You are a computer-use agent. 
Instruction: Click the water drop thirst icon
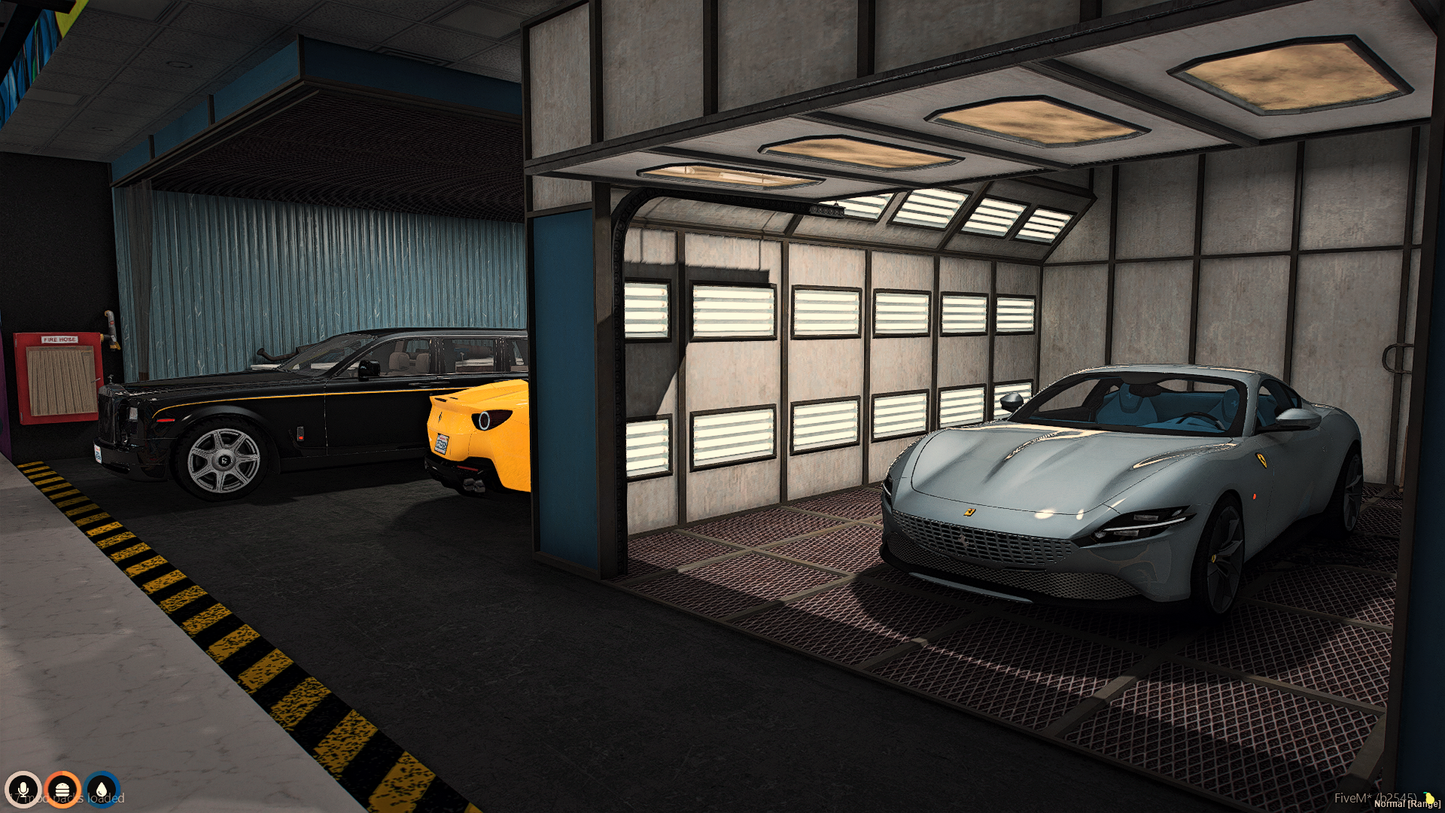coord(102,789)
